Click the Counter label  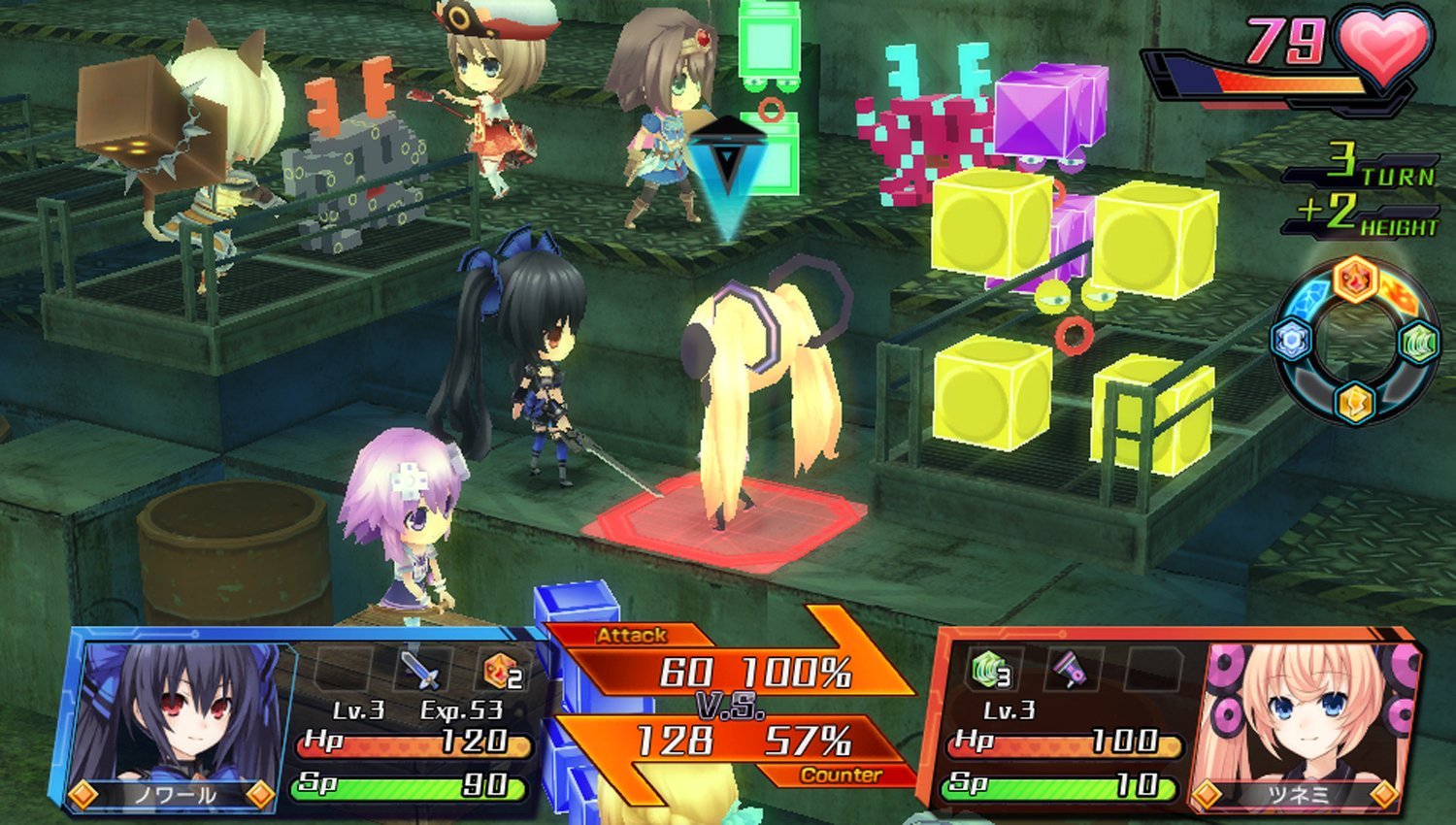(841, 776)
